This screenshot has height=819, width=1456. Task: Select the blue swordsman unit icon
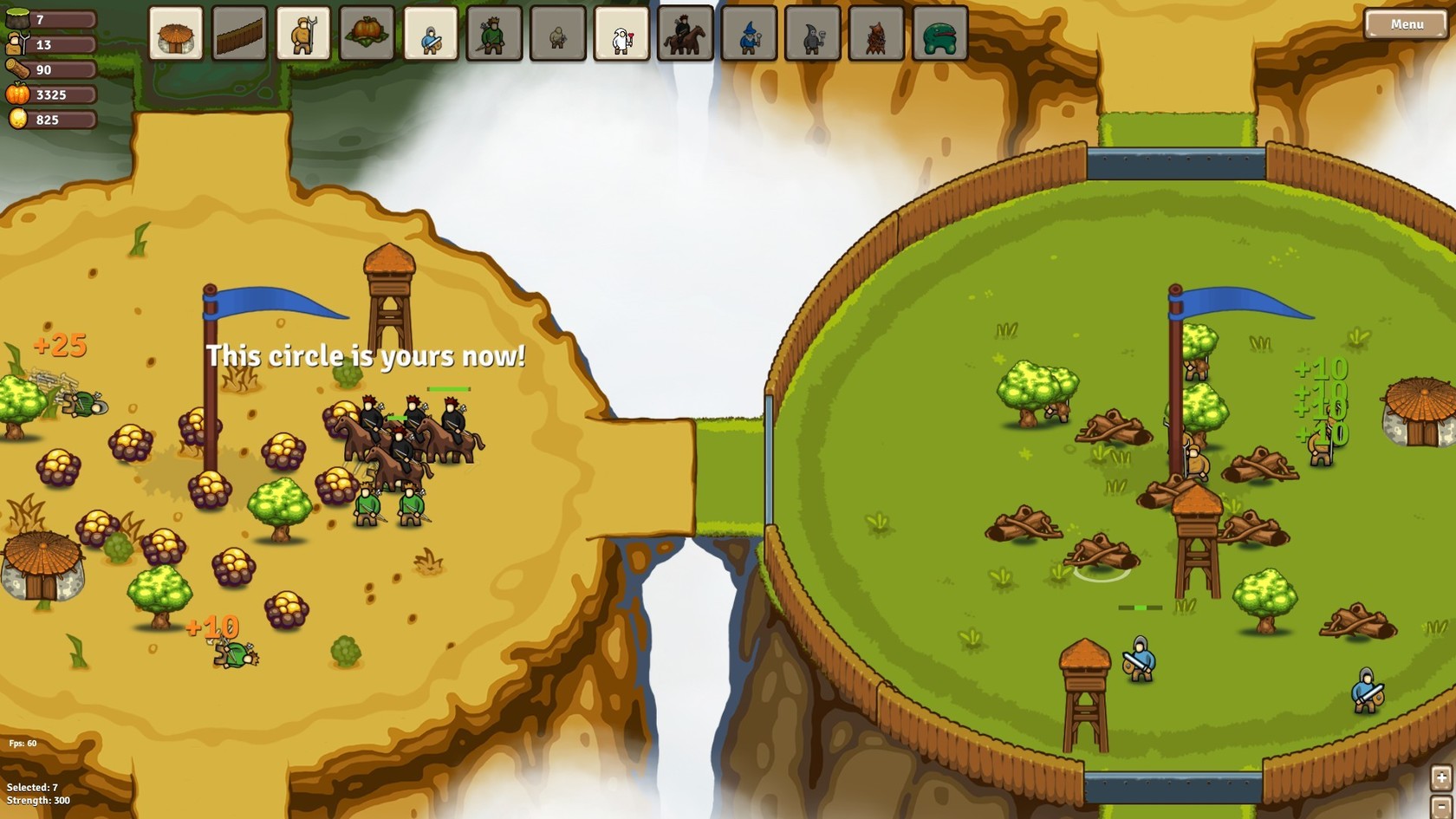pyautogui.click(x=431, y=36)
